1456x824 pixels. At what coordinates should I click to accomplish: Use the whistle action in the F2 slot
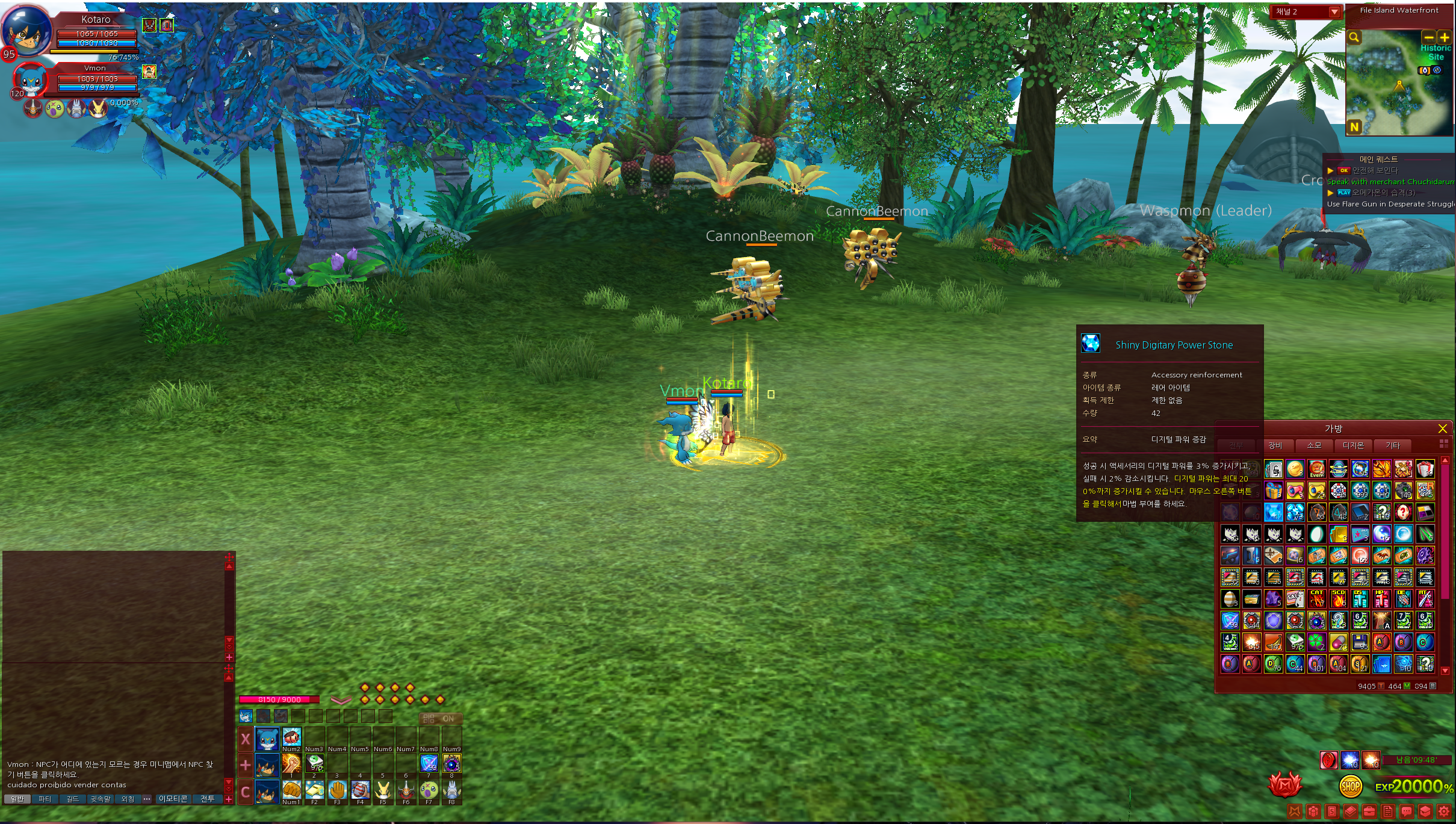[314, 790]
